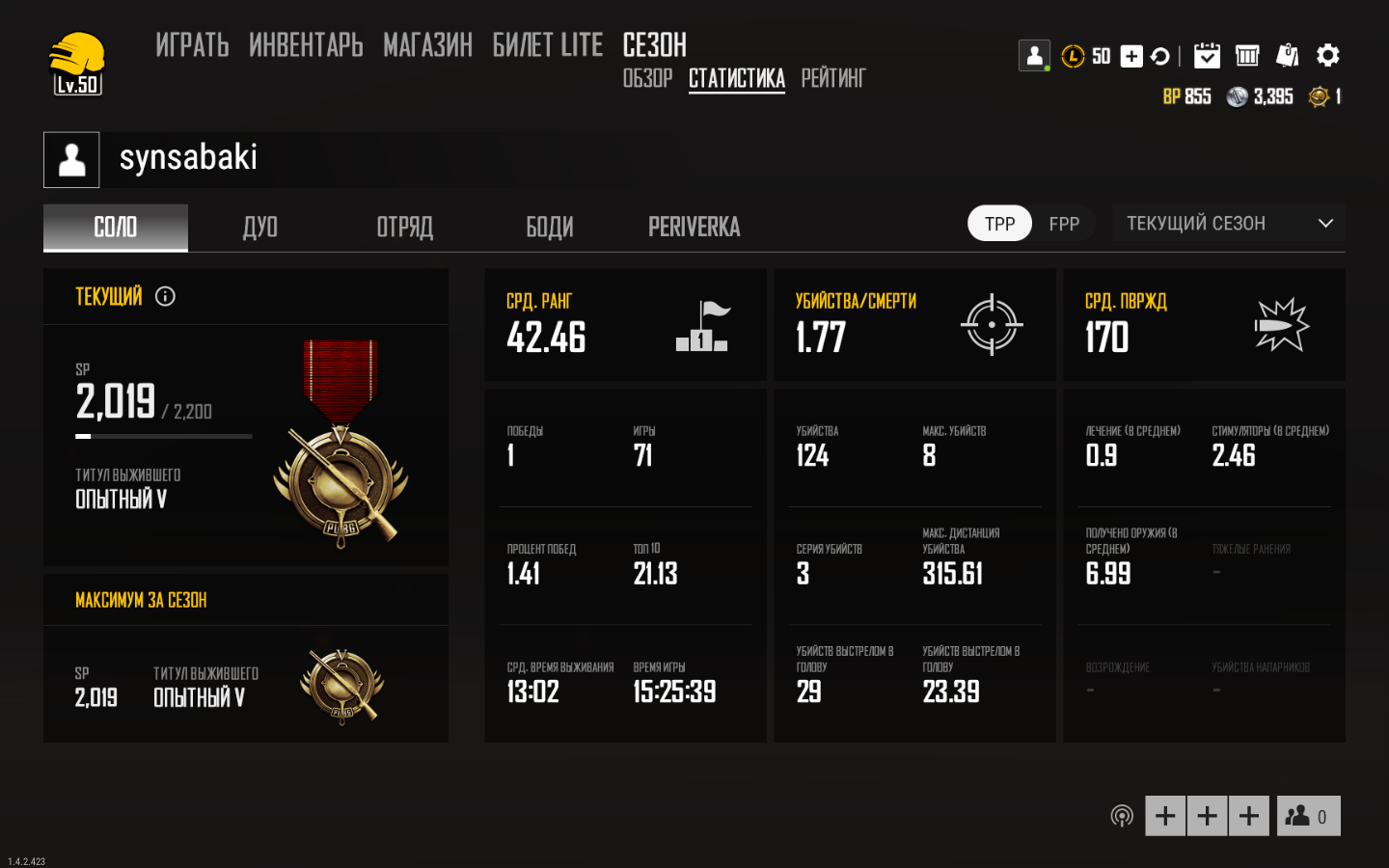Image resolution: width=1389 pixels, height=868 pixels.
Task: Open the team player count indicator
Action: pyautogui.click(x=1308, y=815)
